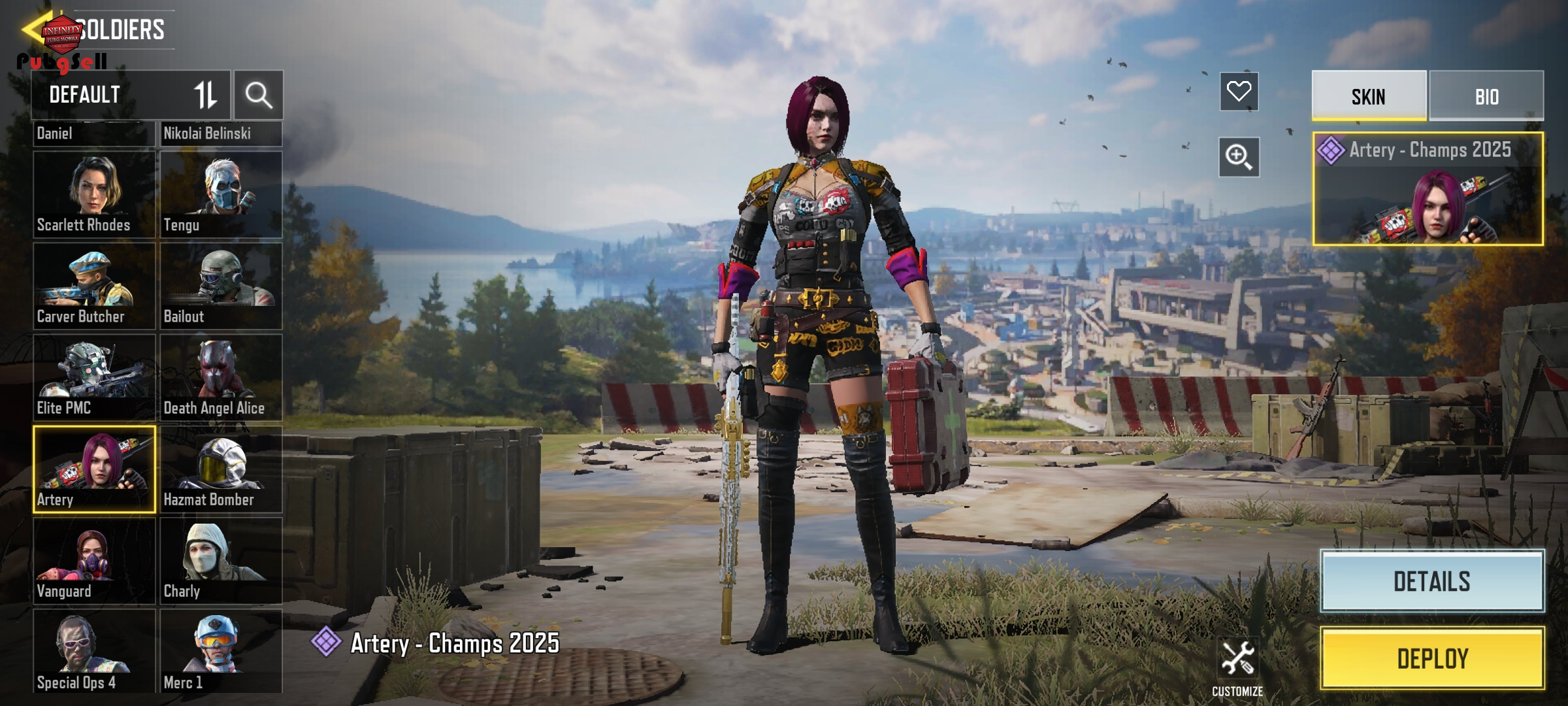Select the Special Ops 4 soldier
Screen dimensions: 1568x706
94,651
